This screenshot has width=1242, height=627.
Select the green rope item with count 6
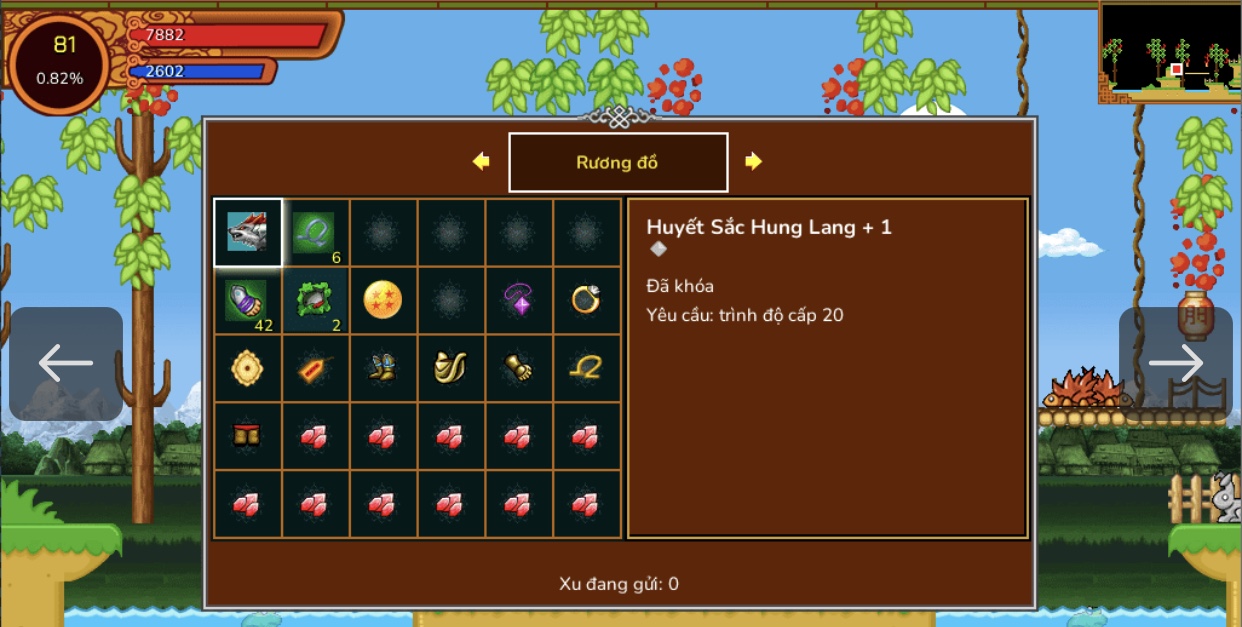[x=316, y=232]
